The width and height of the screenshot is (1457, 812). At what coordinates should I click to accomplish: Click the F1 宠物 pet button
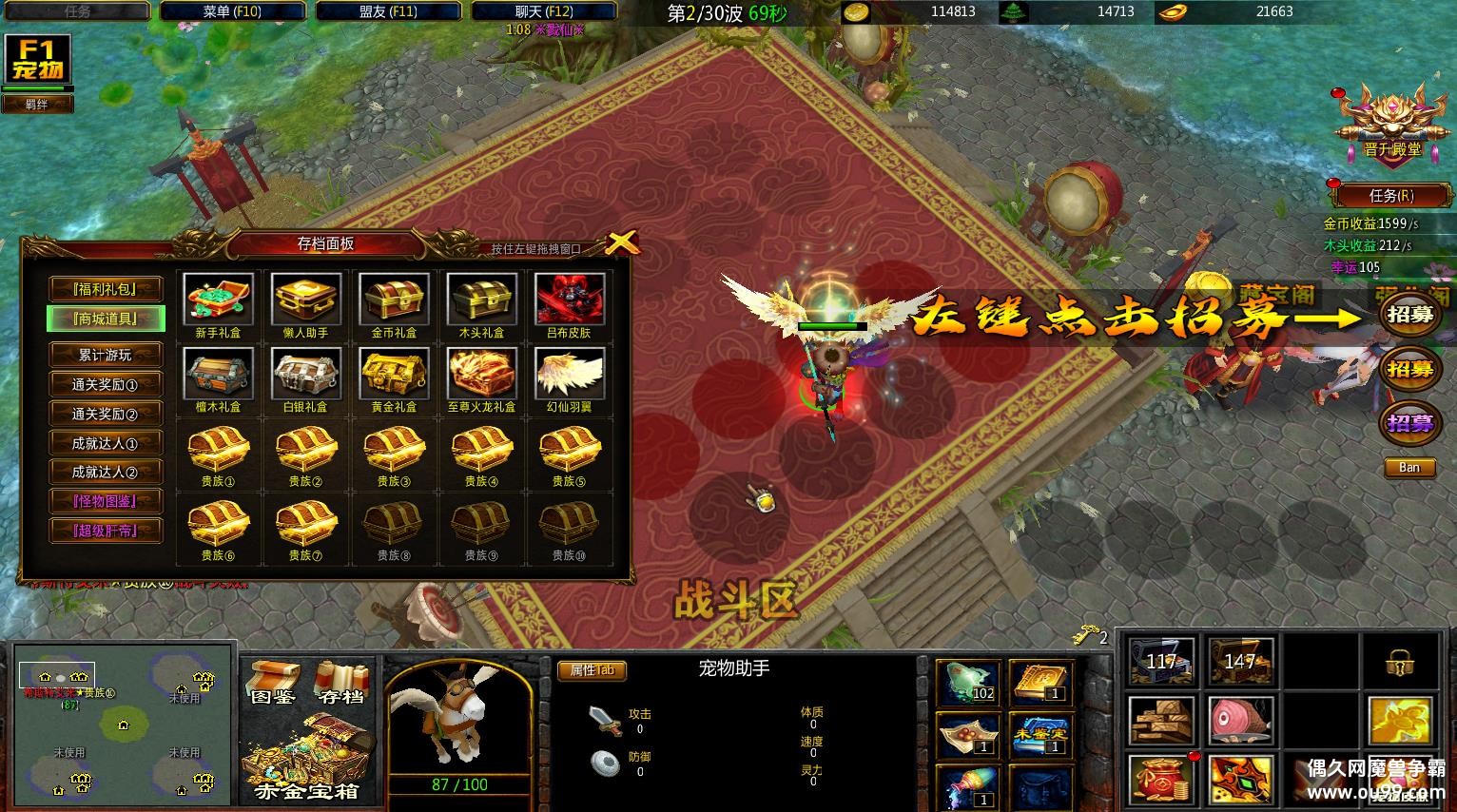pos(37,60)
